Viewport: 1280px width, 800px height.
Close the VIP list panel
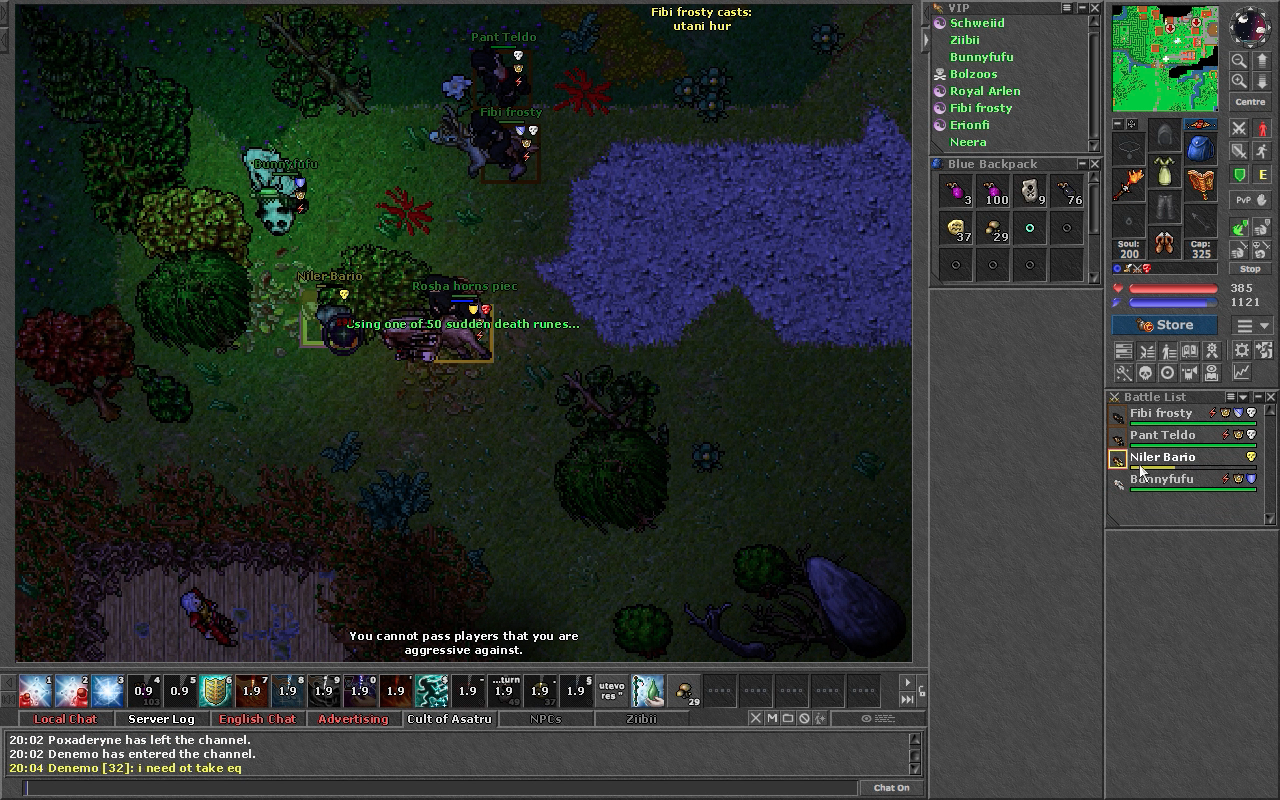[x=1095, y=8]
